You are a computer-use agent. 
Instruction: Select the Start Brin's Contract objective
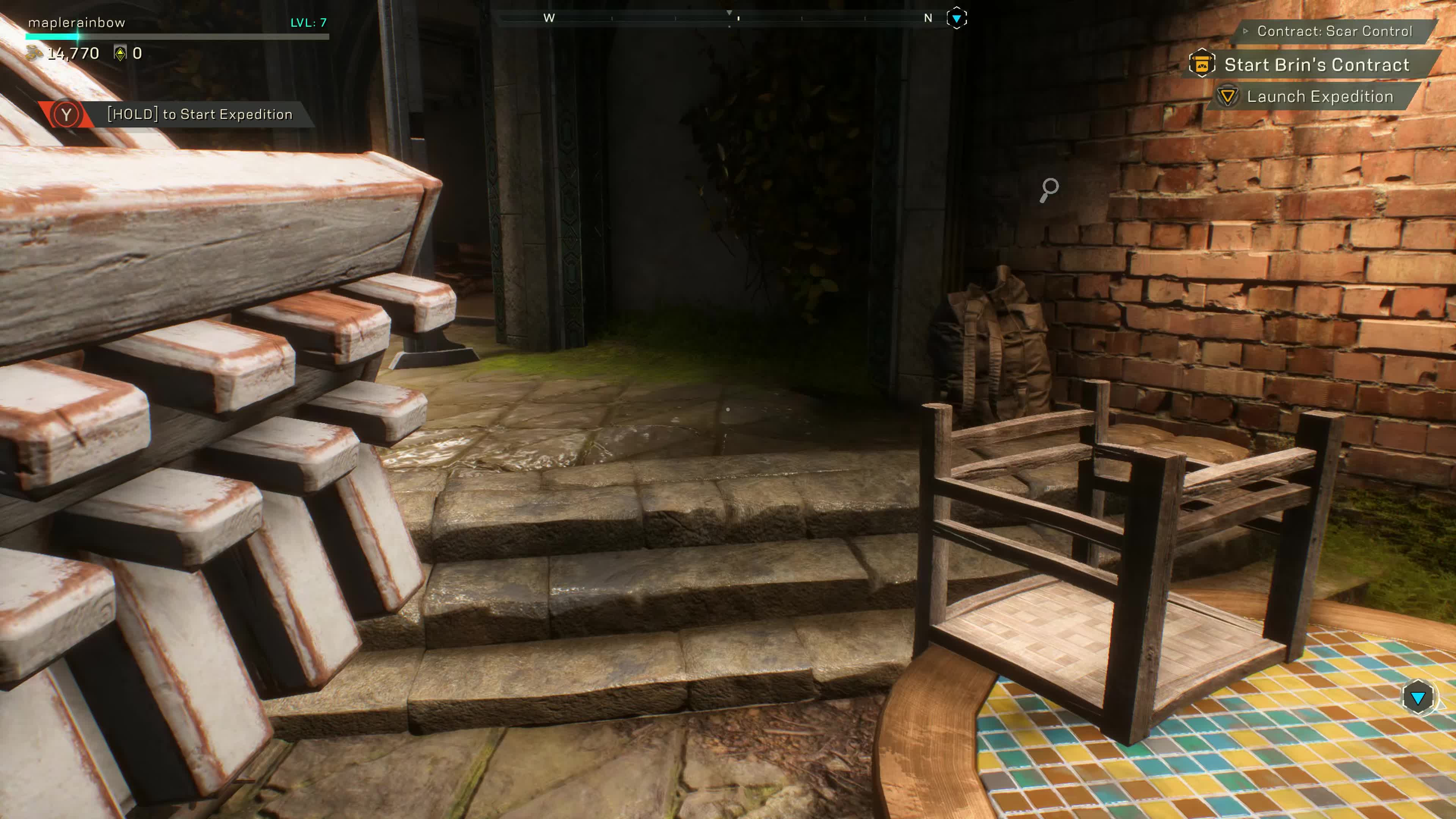pyautogui.click(x=1316, y=65)
